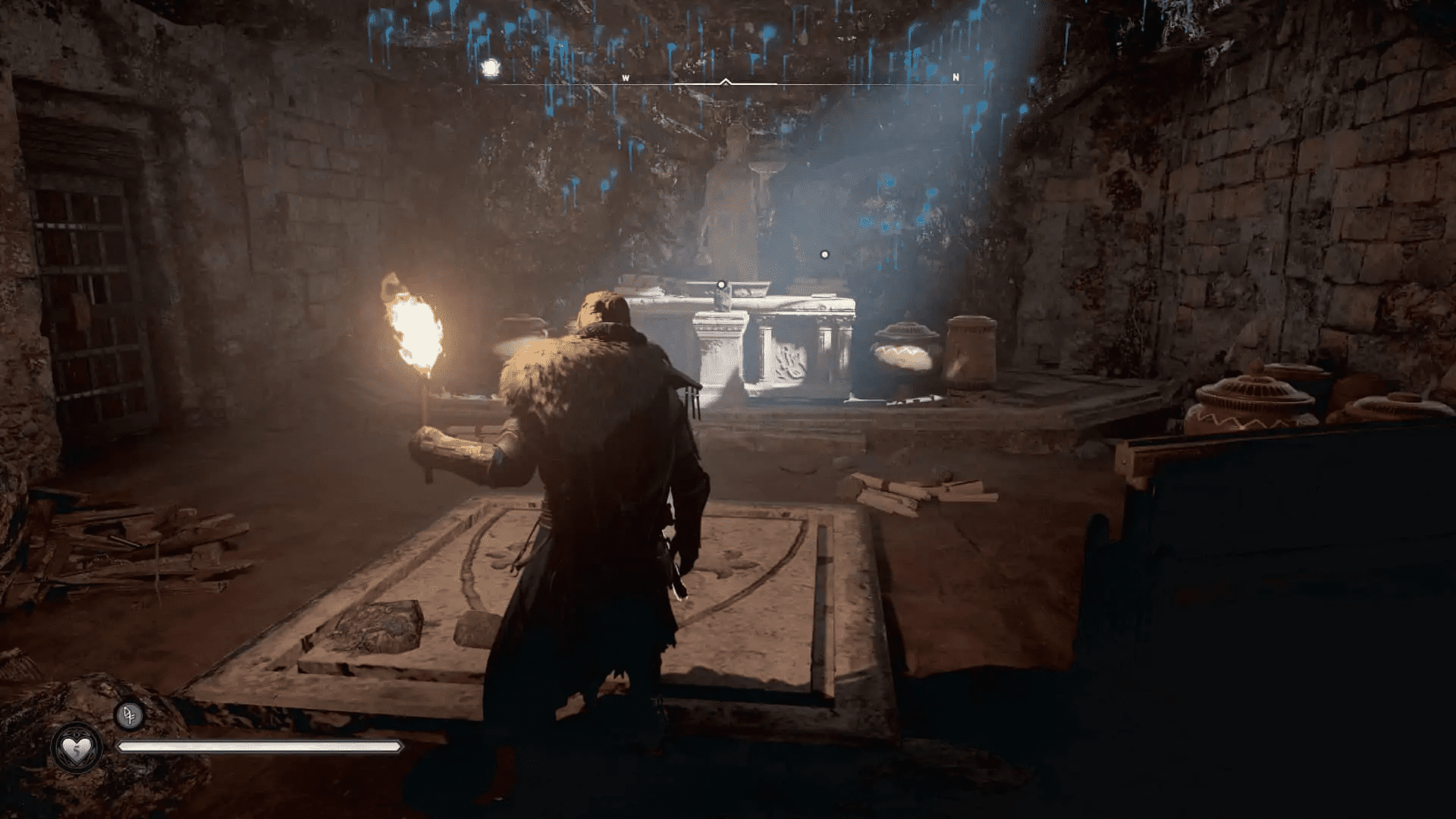Click the white event marker beside the compass
This screenshot has height=819, width=1456.
tap(490, 67)
